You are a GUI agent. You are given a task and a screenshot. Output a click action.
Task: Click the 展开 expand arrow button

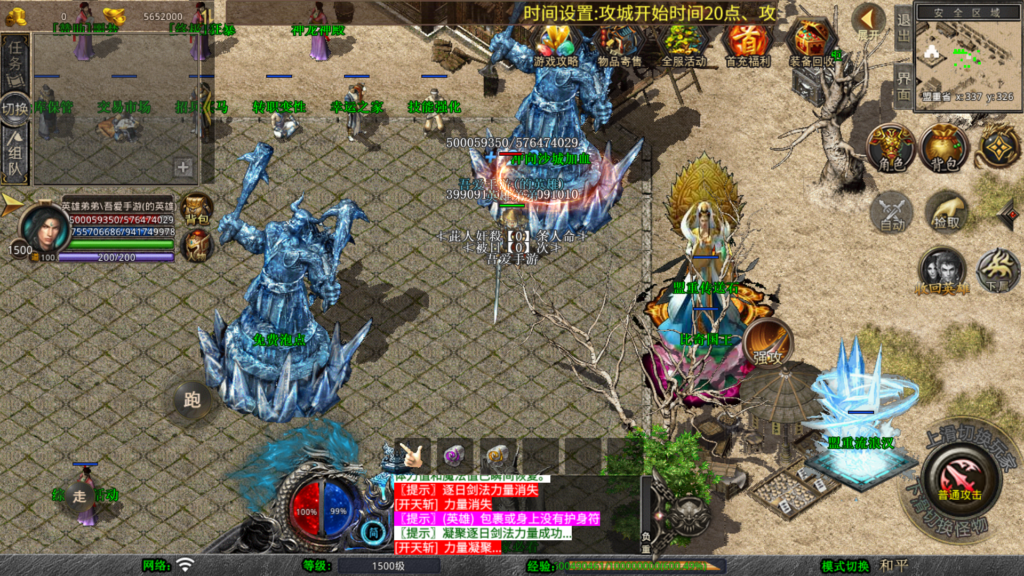(869, 21)
